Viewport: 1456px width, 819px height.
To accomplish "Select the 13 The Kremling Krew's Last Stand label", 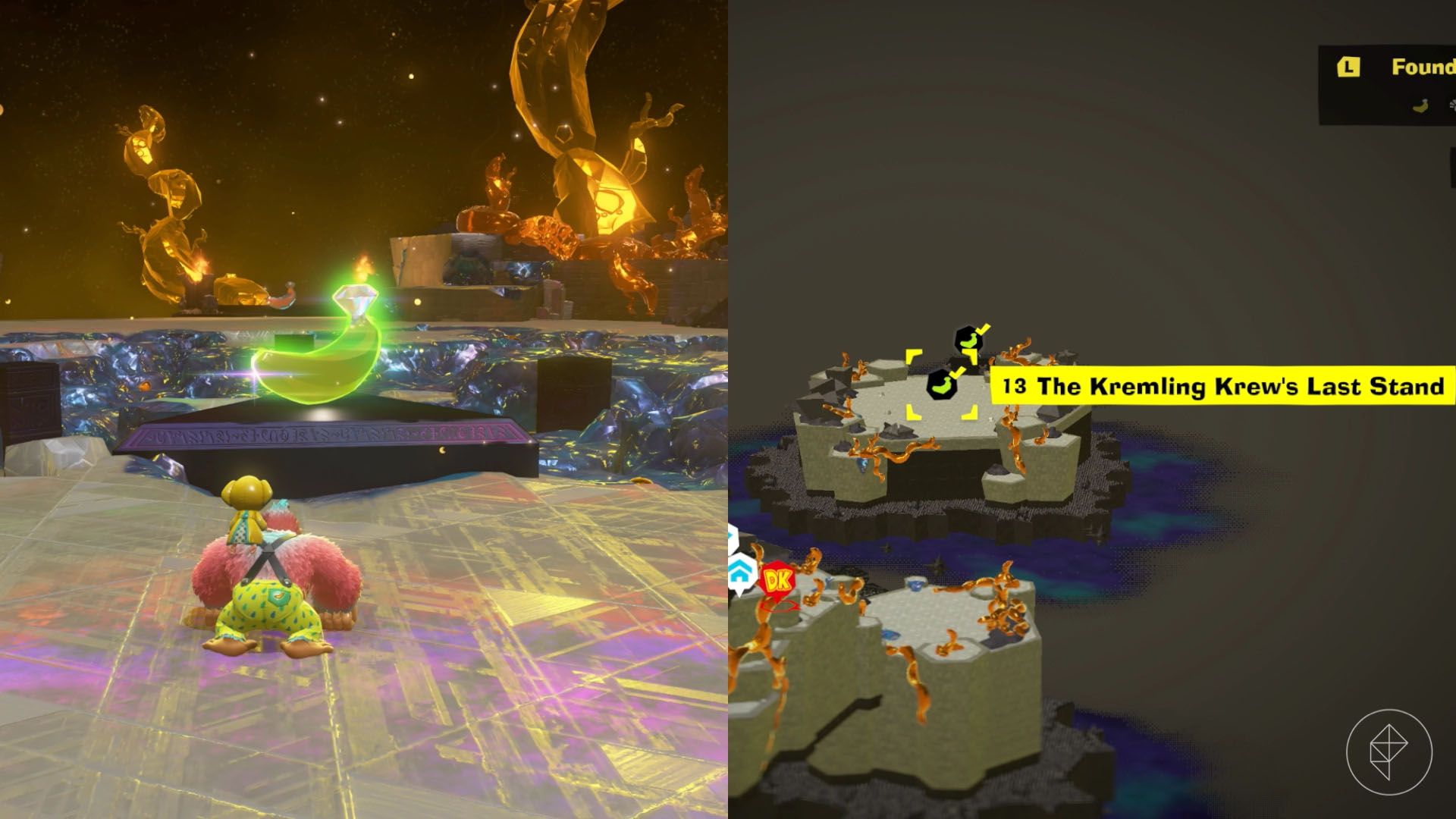I will (x=1222, y=388).
